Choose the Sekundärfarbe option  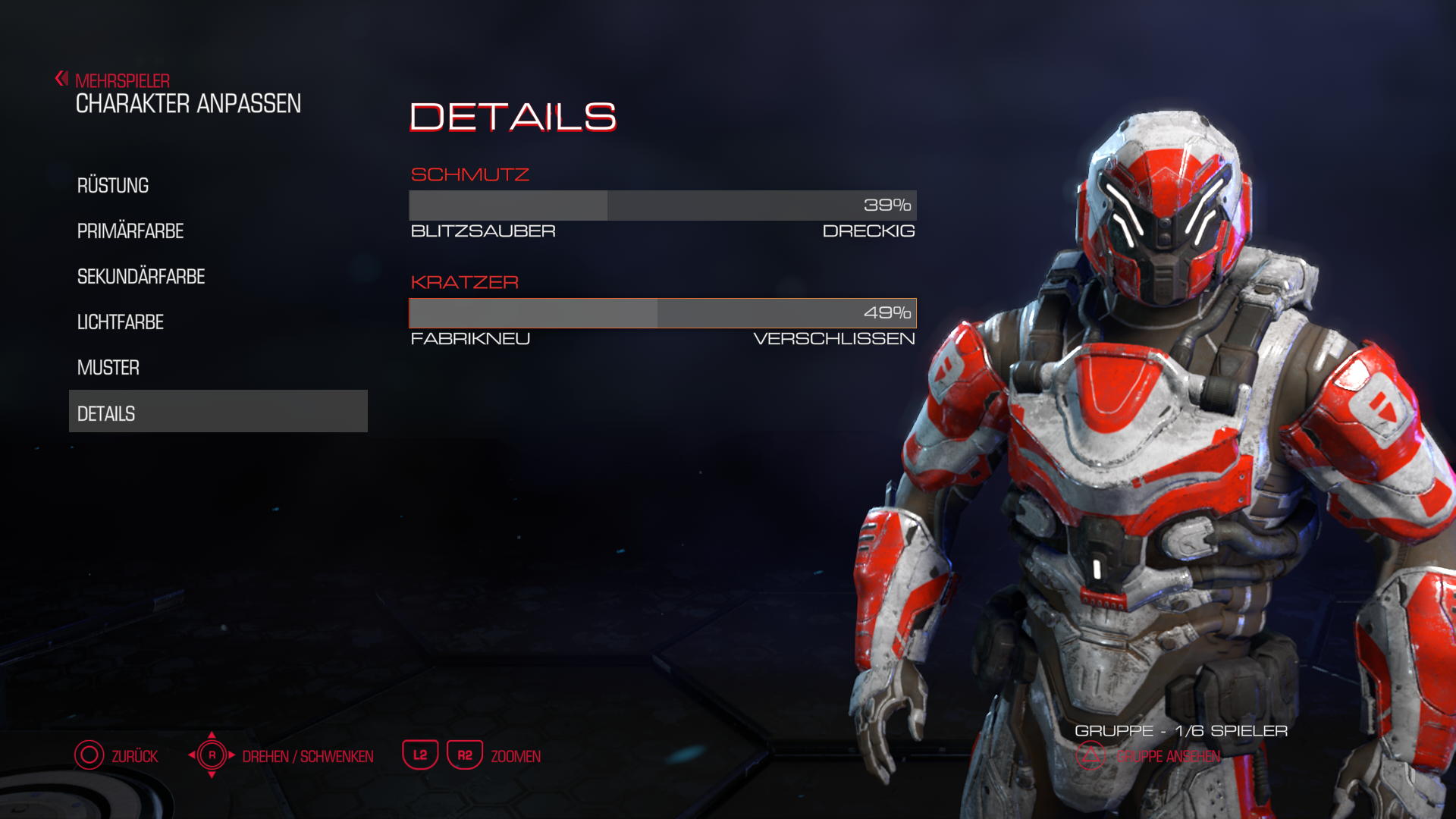tap(141, 277)
